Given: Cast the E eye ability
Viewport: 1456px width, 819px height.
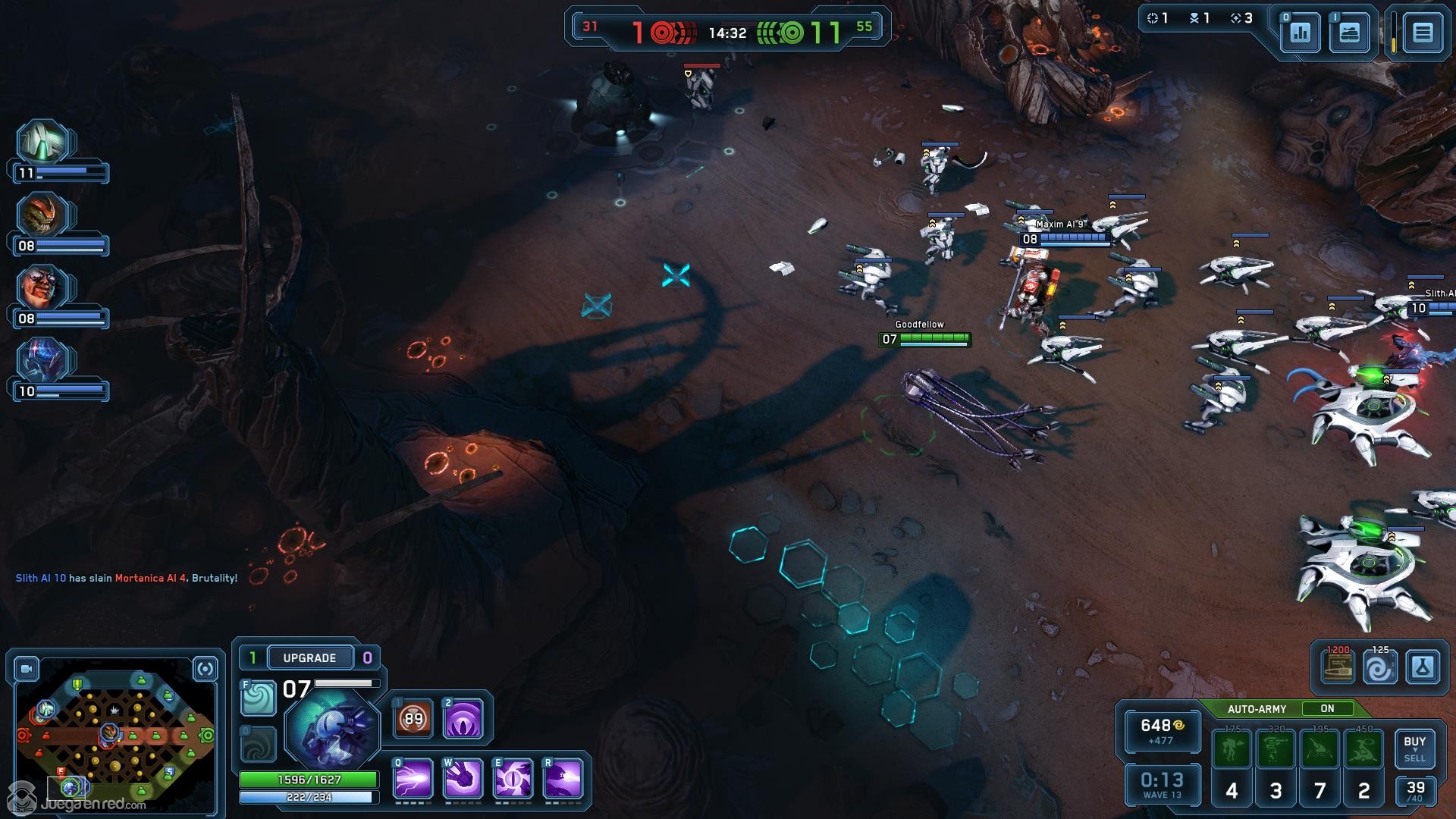Looking at the screenshot, I should pyautogui.click(x=513, y=779).
